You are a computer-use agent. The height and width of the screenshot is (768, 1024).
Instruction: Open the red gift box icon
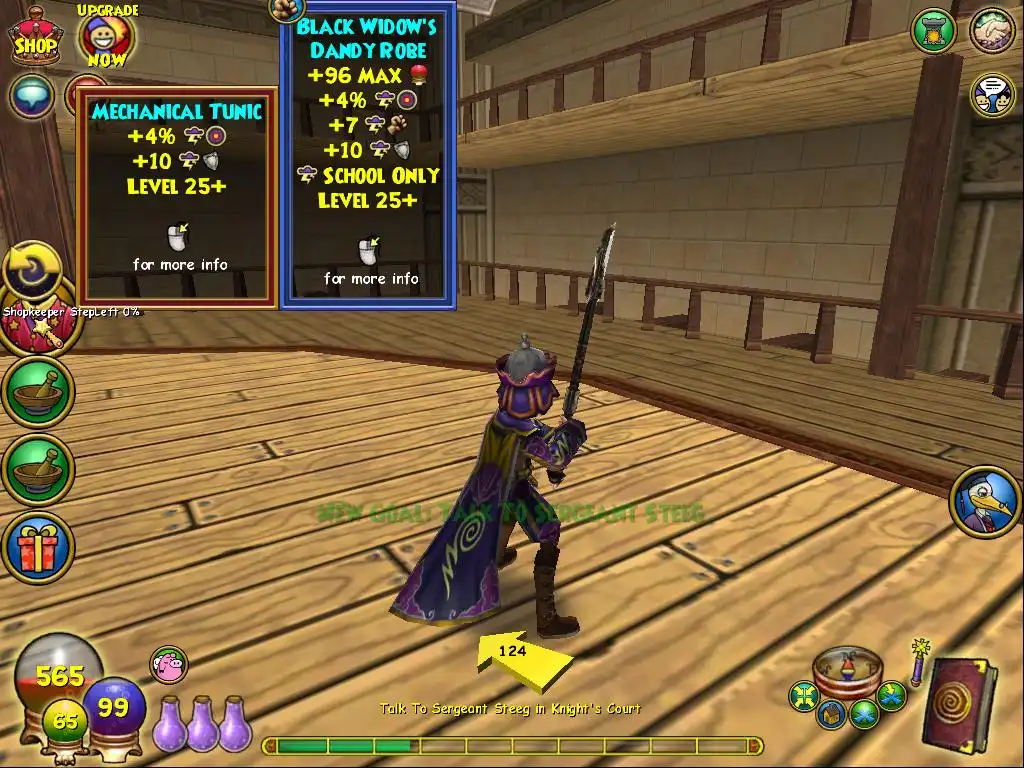click(37, 548)
